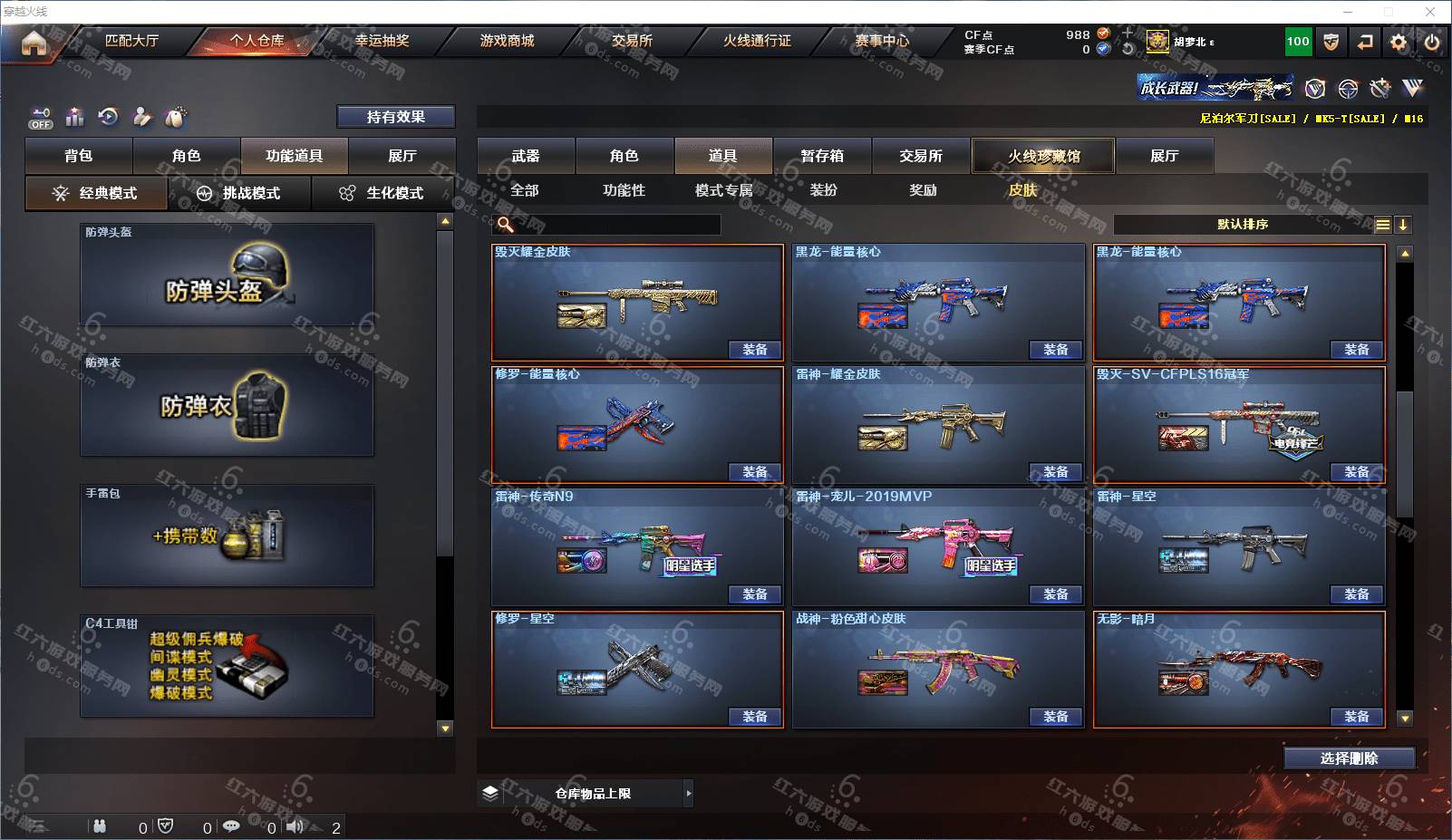
Task: Equip the 毁灭耀金皮肤 skin
Action: pyautogui.click(x=754, y=350)
